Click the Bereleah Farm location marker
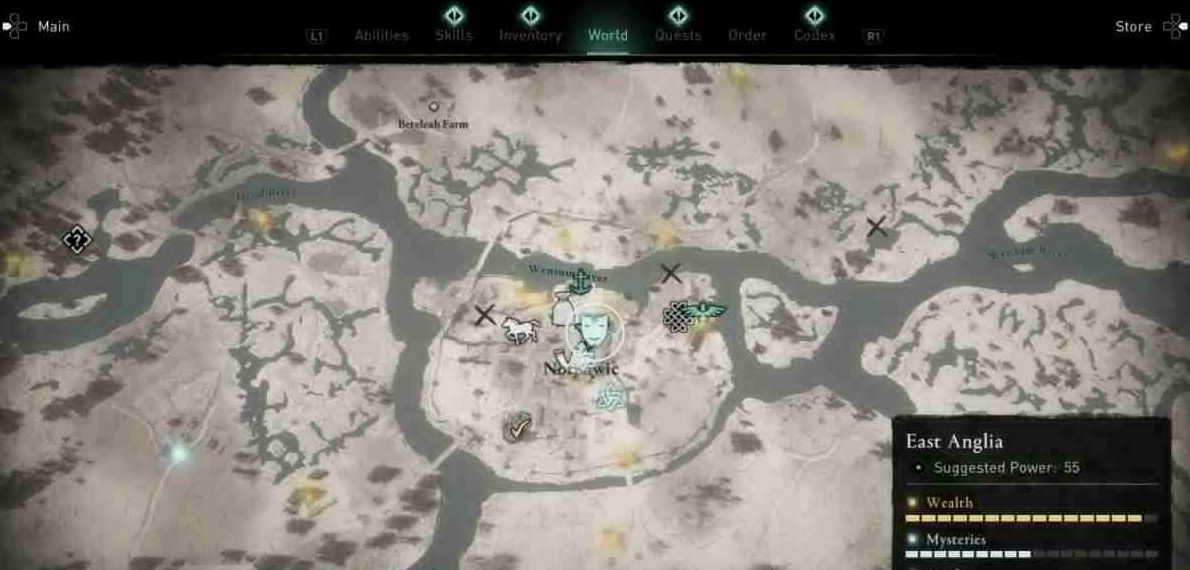1190x570 pixels. point(433,106)
